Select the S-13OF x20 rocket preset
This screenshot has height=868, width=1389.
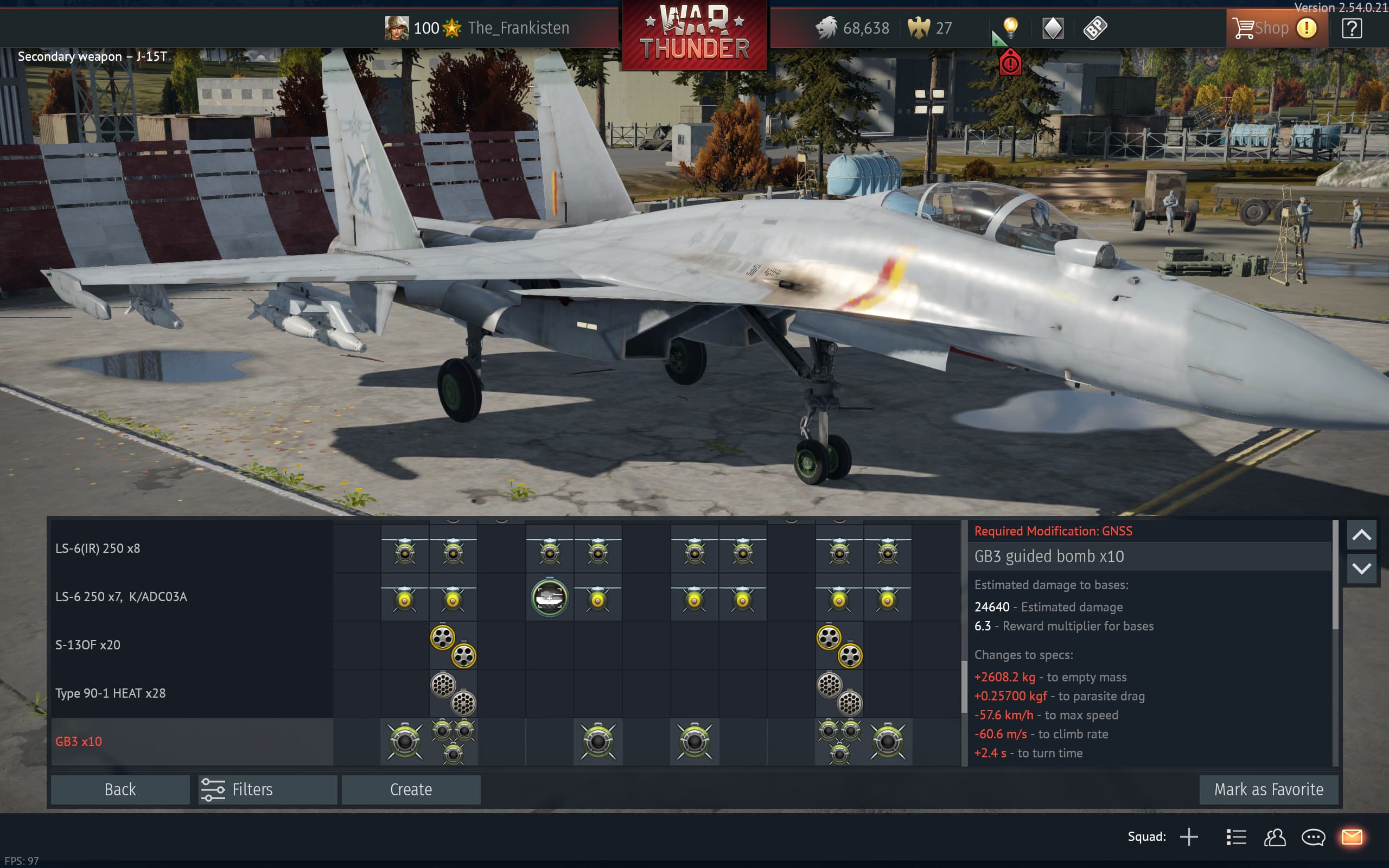coord(88,644)
